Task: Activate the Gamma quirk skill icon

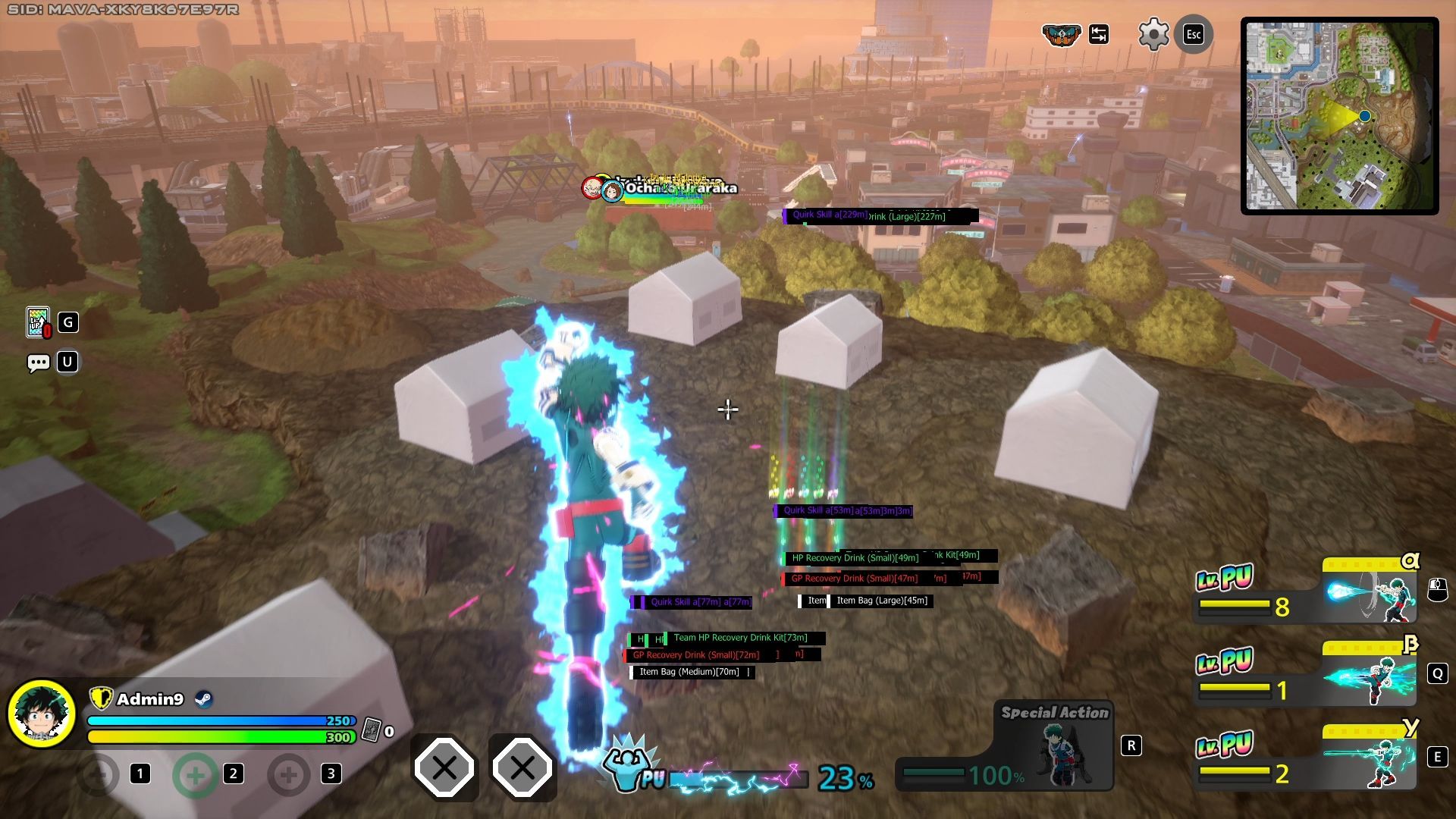Action: click(x=1370, y=761)
